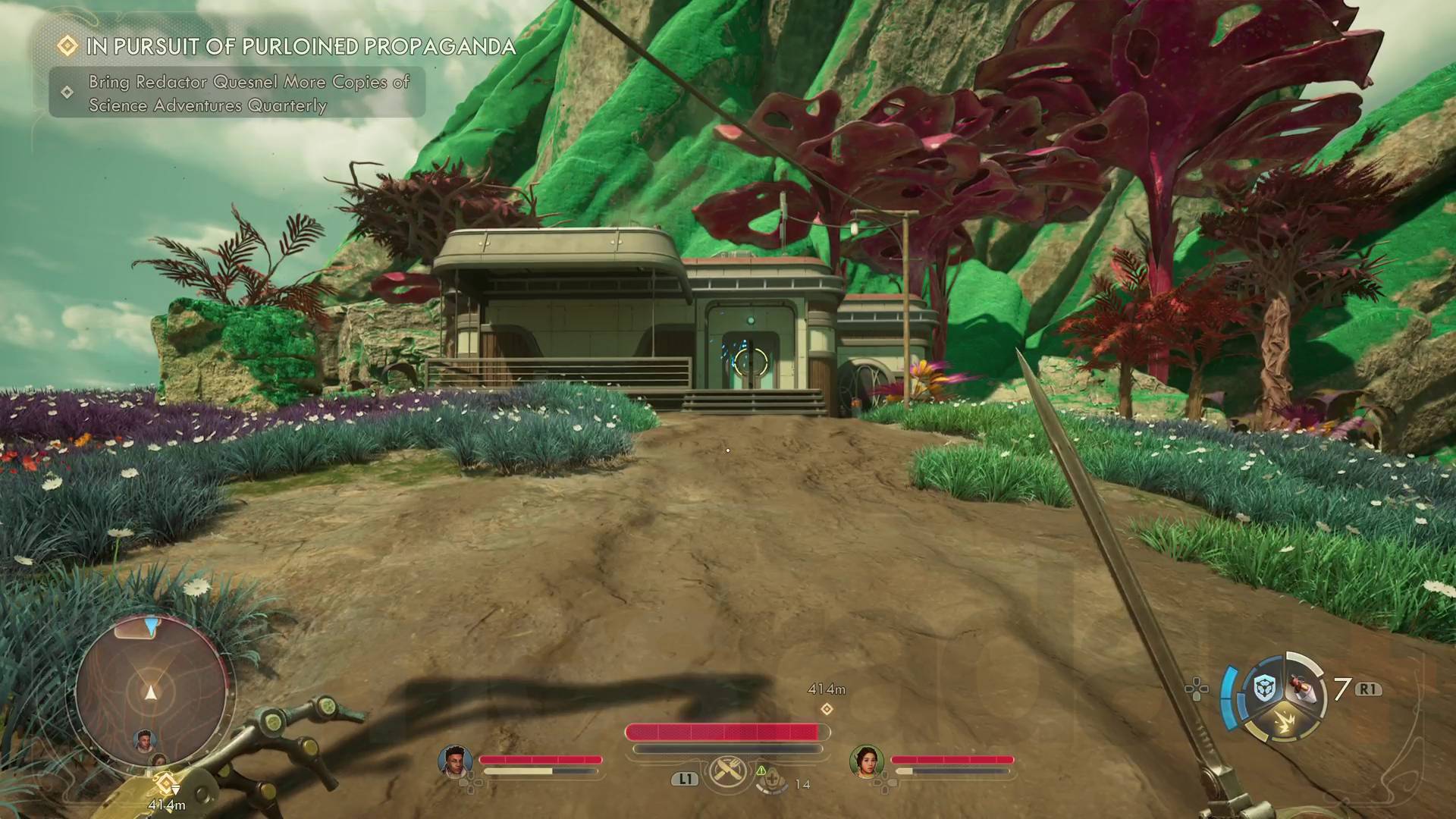Select the blue shield segment on the weapon wheel
The height and width of the screenshot is (819, 1456).
pyautogui.click(x=1264, y=686)
